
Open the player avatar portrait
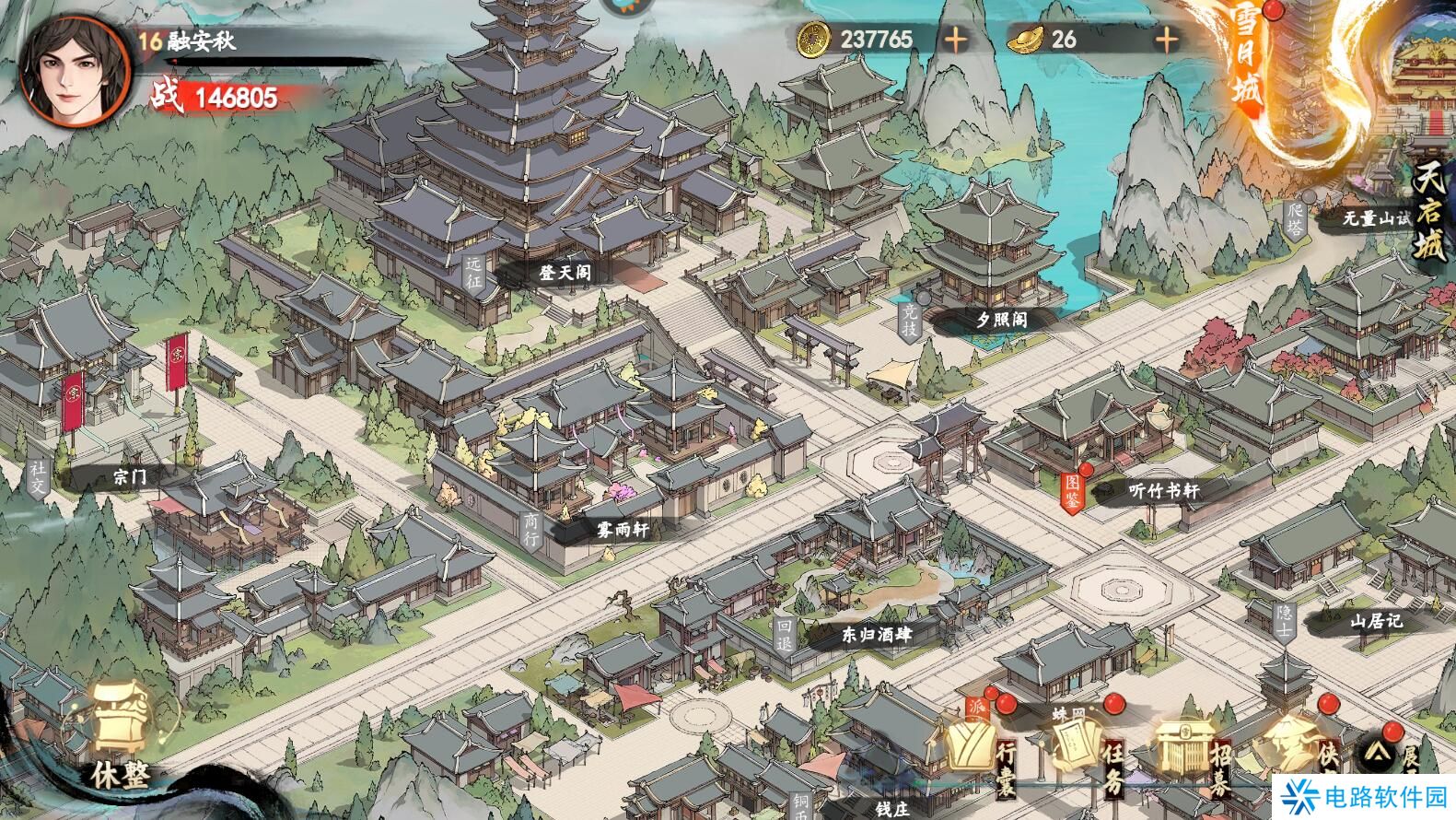(x=74, y=69)
